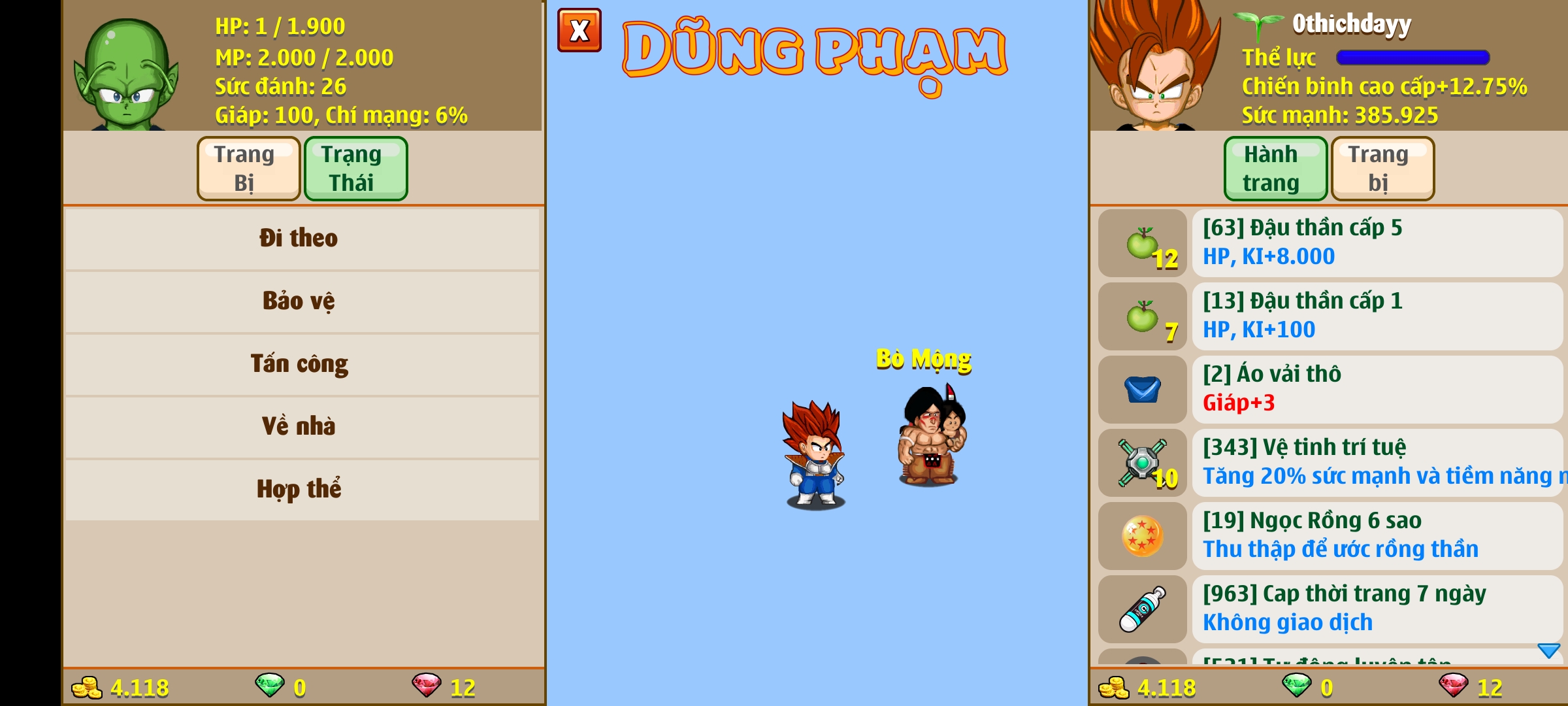Select the Tấn công command

pyautogui.click(x=302, y=364)
